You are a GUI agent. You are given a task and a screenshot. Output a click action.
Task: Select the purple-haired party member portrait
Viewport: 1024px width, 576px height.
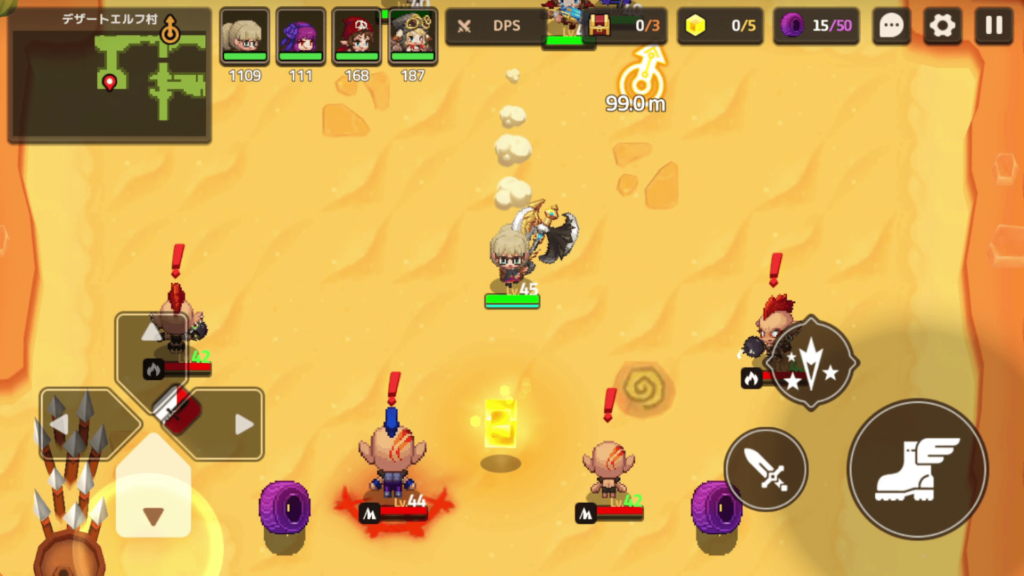(x=300, y=36)
